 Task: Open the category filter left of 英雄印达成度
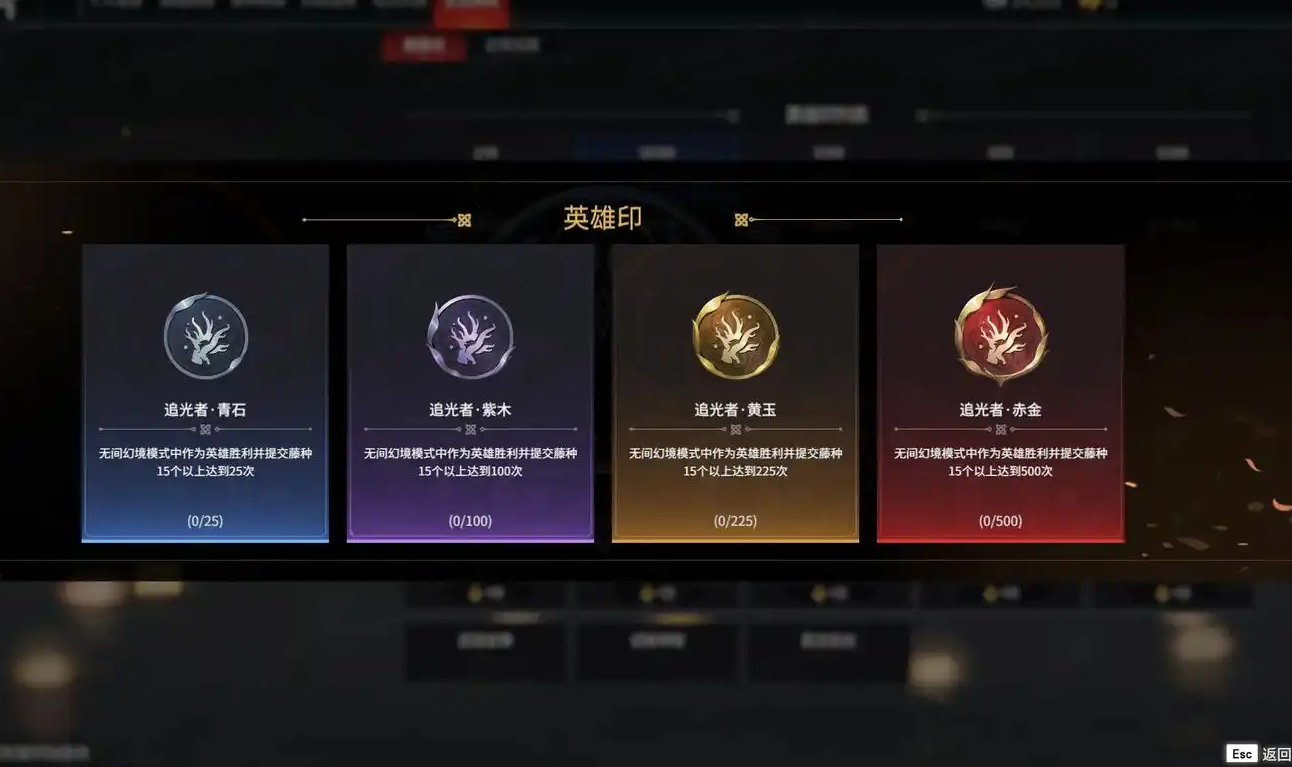[x=570, y=114]
